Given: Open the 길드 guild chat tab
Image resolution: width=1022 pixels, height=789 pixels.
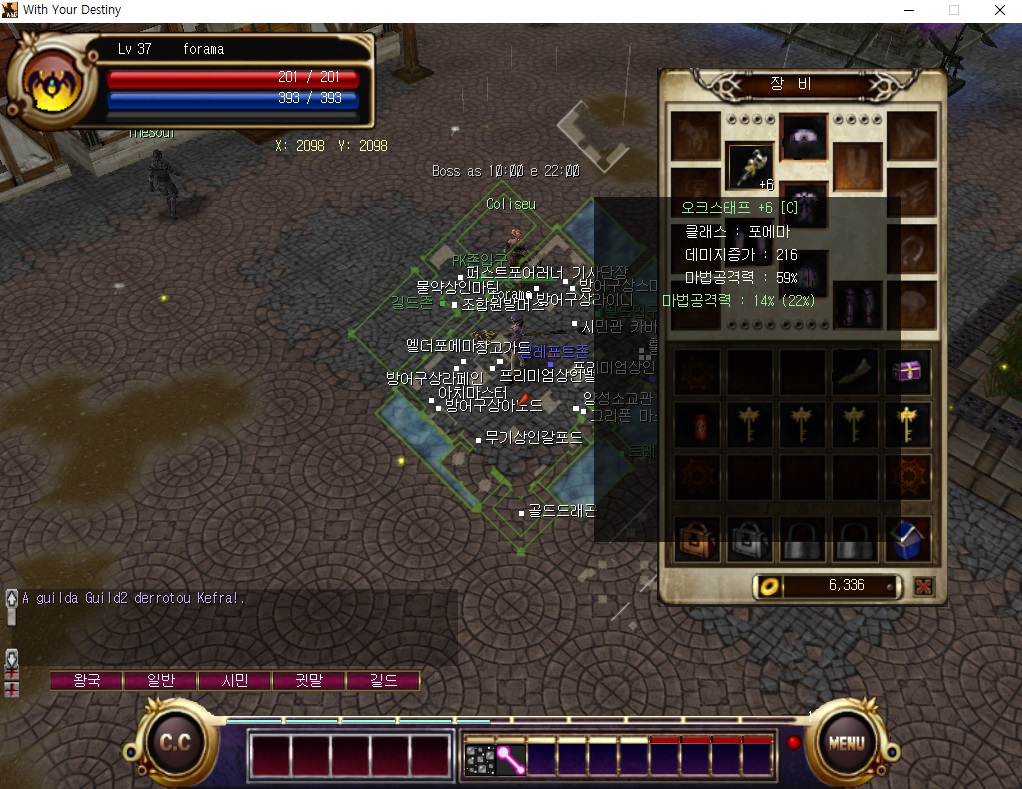Looking at the screenshot, I should 383,681.
